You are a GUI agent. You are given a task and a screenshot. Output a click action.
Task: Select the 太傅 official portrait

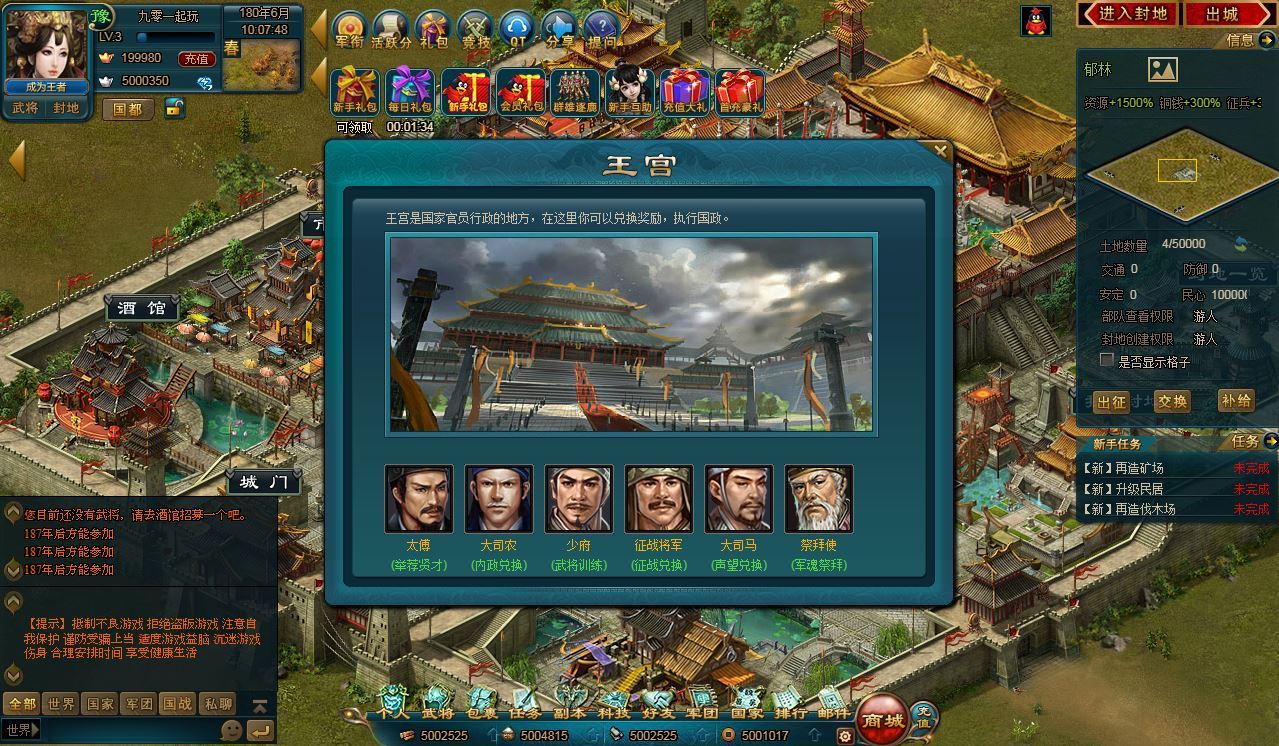tap(418, 499)
